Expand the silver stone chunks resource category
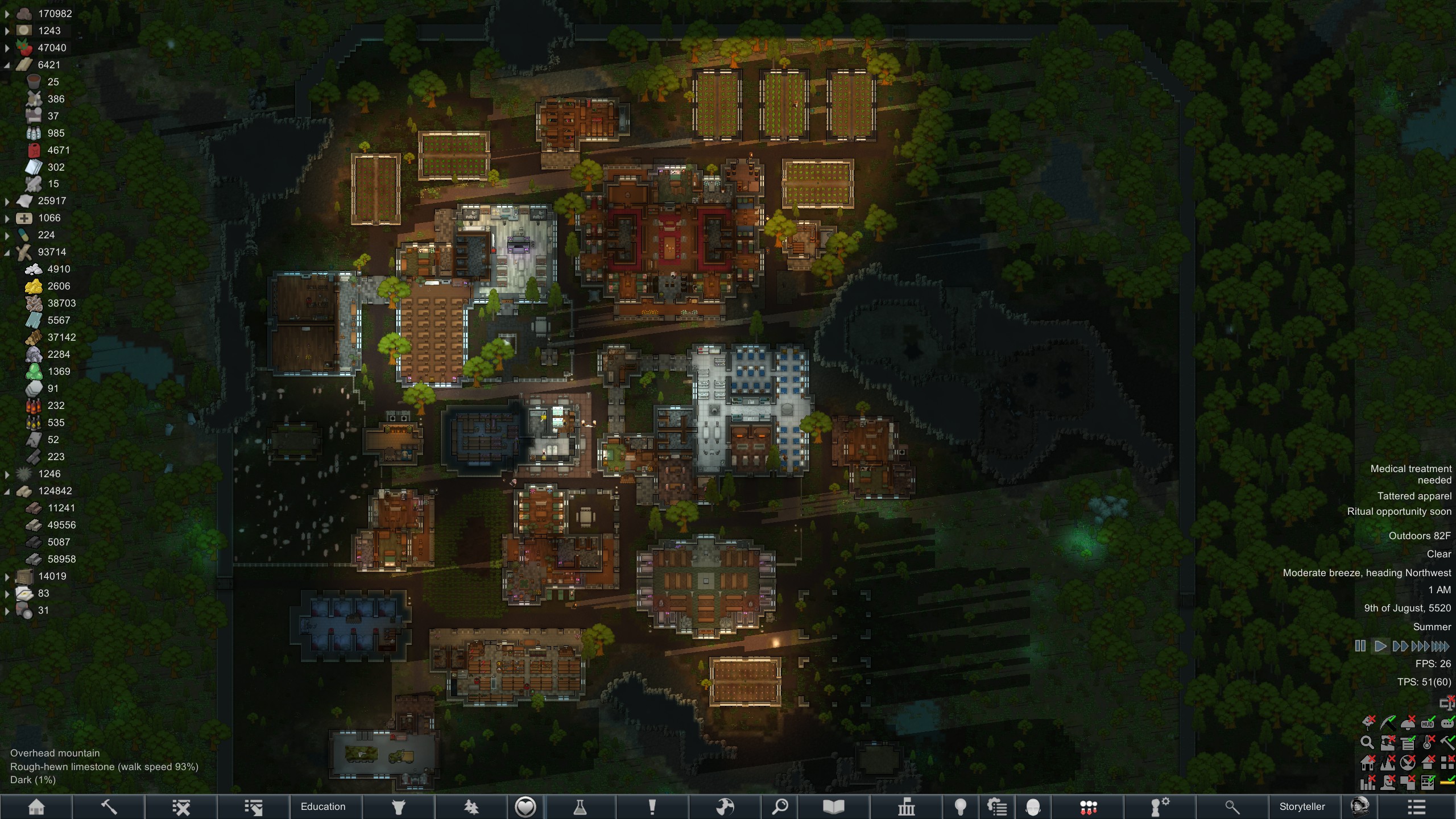Screen dimensions: 1456x819 click(x=7, y=14)
